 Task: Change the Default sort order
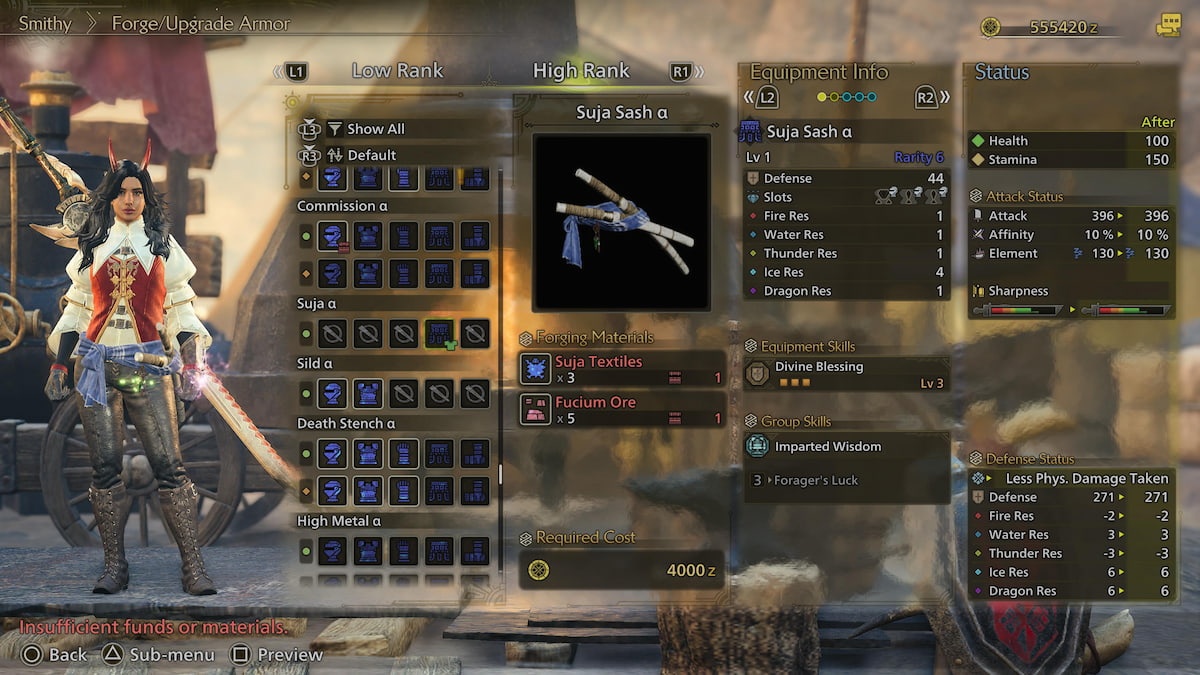click(x=371, y=155)
